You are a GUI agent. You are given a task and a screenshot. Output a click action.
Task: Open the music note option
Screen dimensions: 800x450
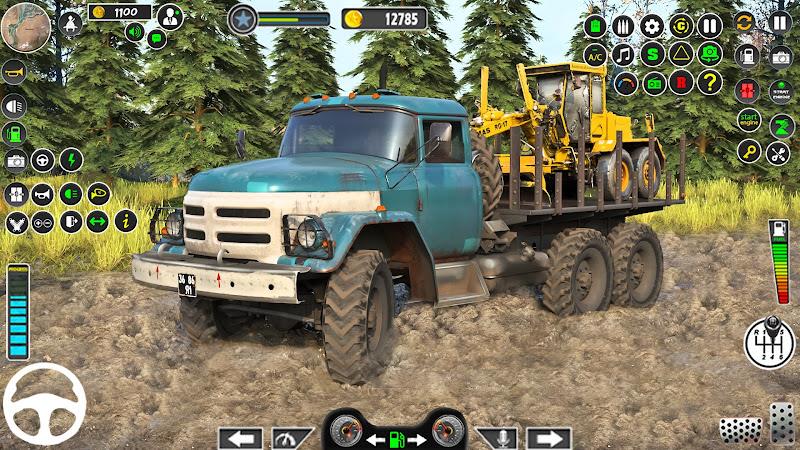click(x=623, y=54)
